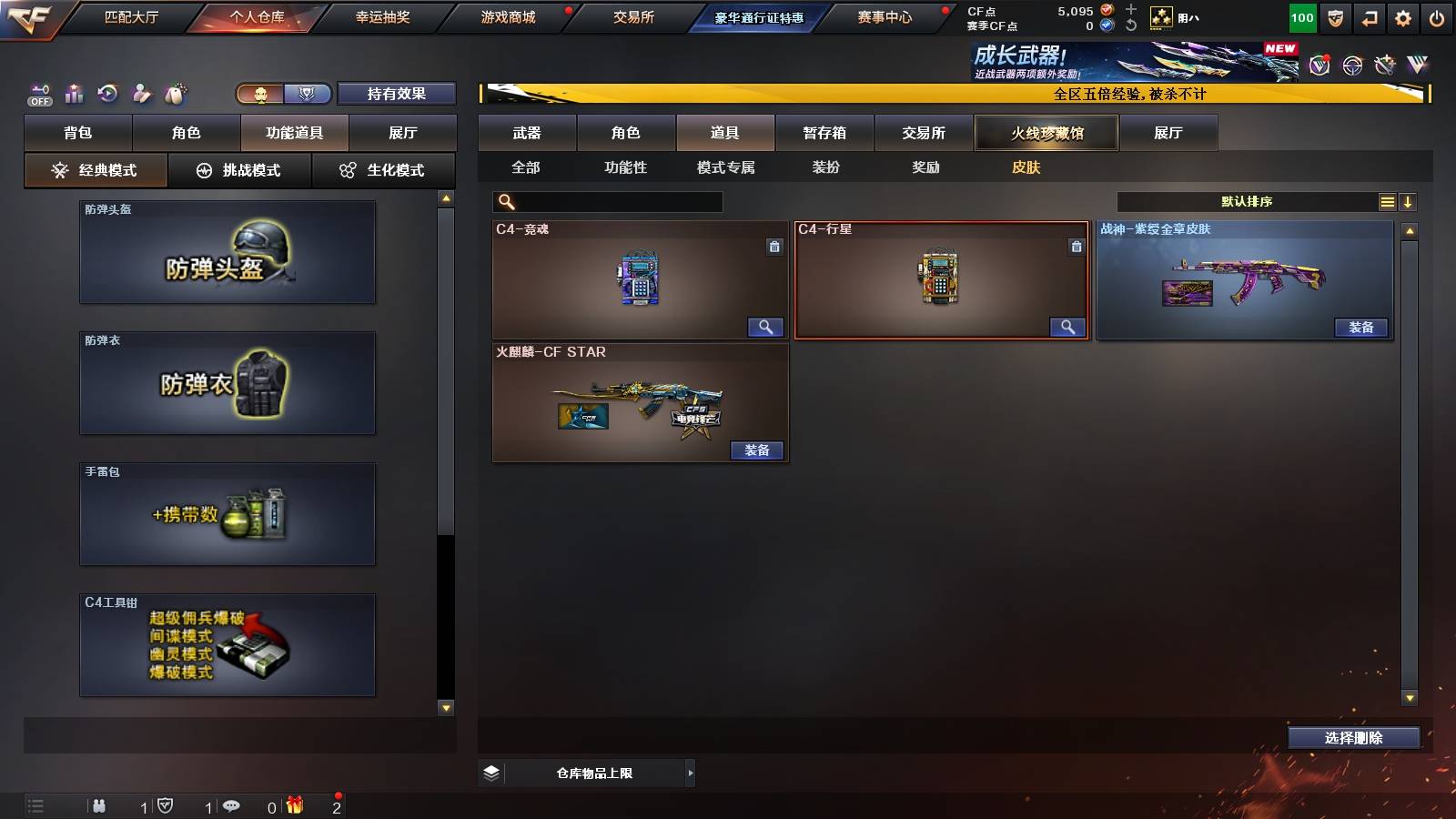Click the 选择删除 button

click(1354, 737)
